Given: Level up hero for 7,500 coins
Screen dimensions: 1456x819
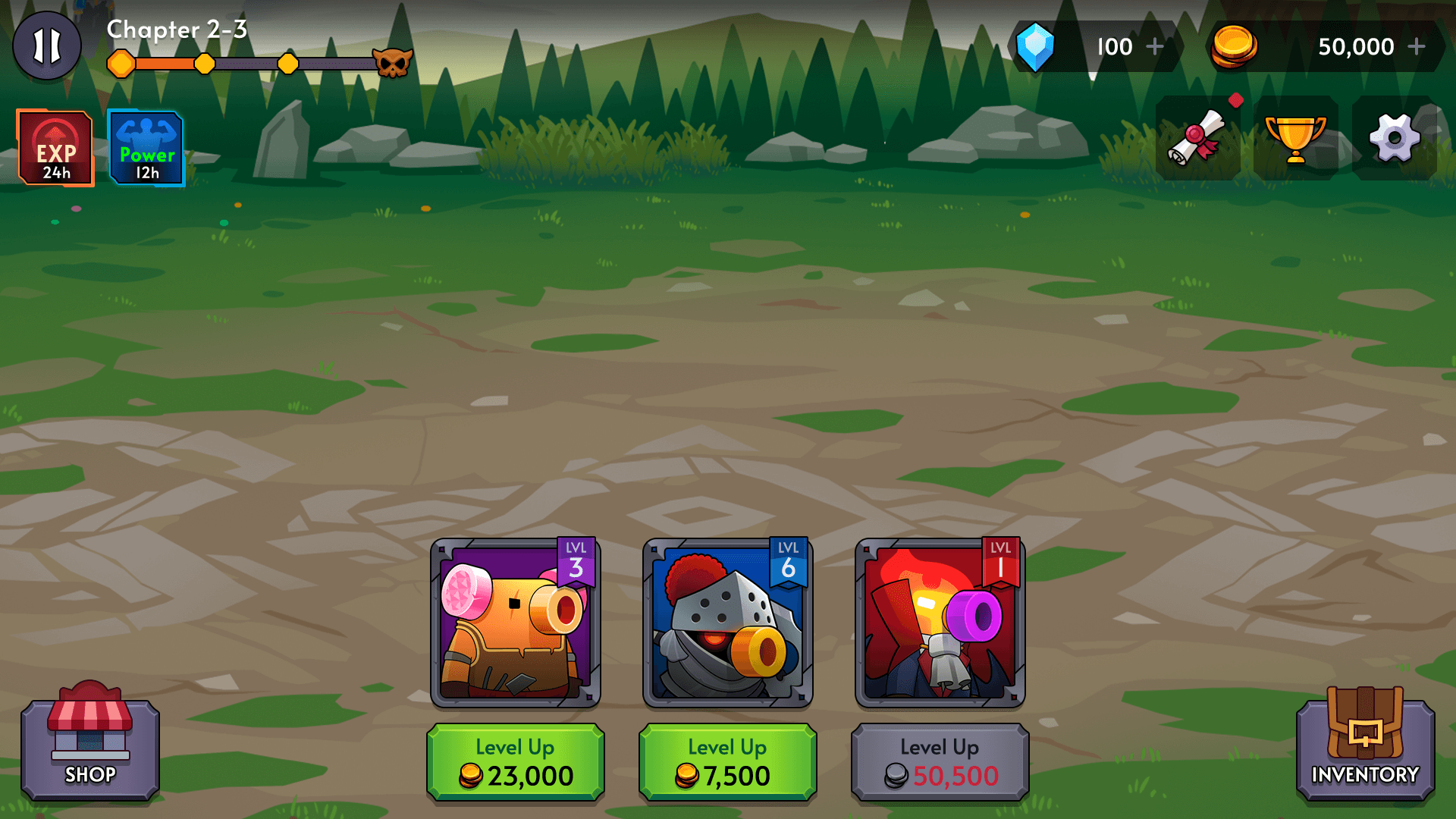Looking at the screenshot, I should [728, 762].
